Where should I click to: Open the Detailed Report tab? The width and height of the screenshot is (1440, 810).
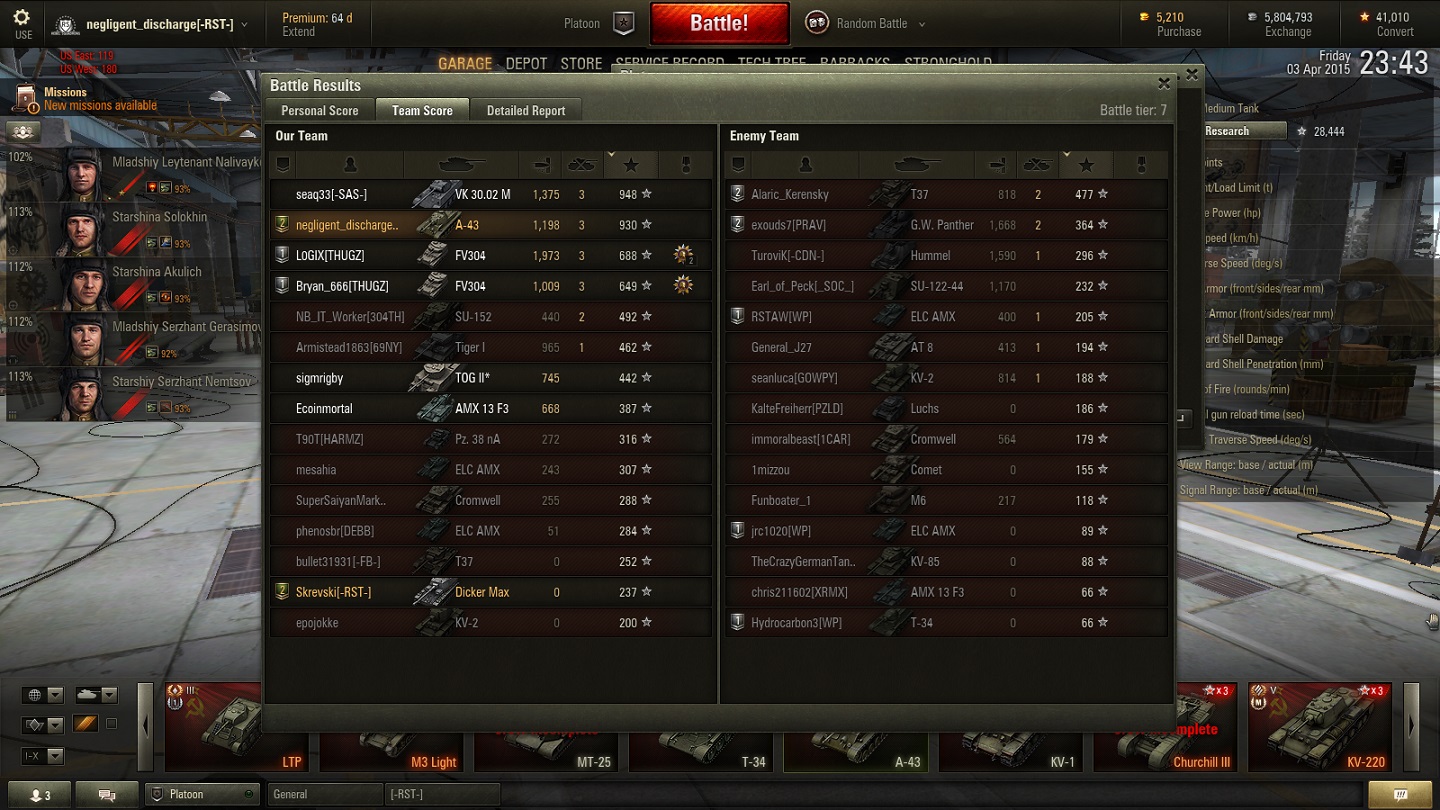[x=526, y=110]
